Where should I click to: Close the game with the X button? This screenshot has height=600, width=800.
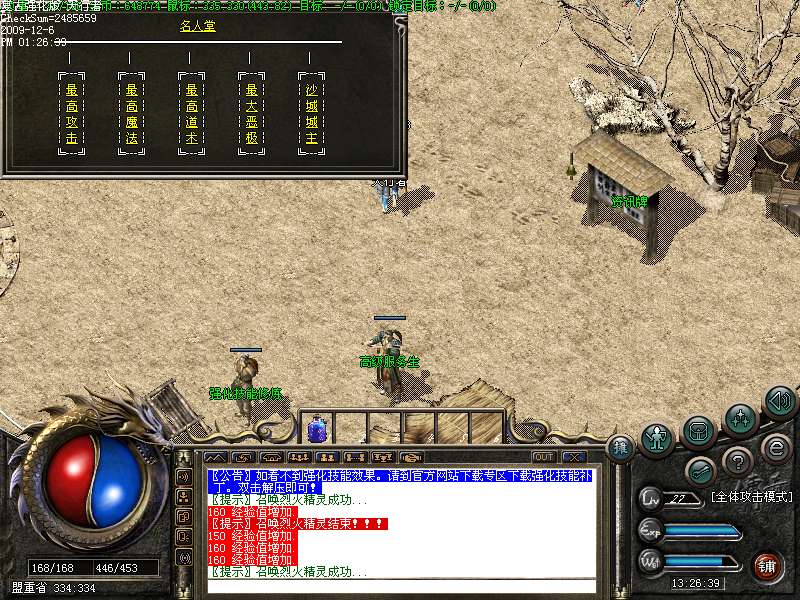(573, 457)
